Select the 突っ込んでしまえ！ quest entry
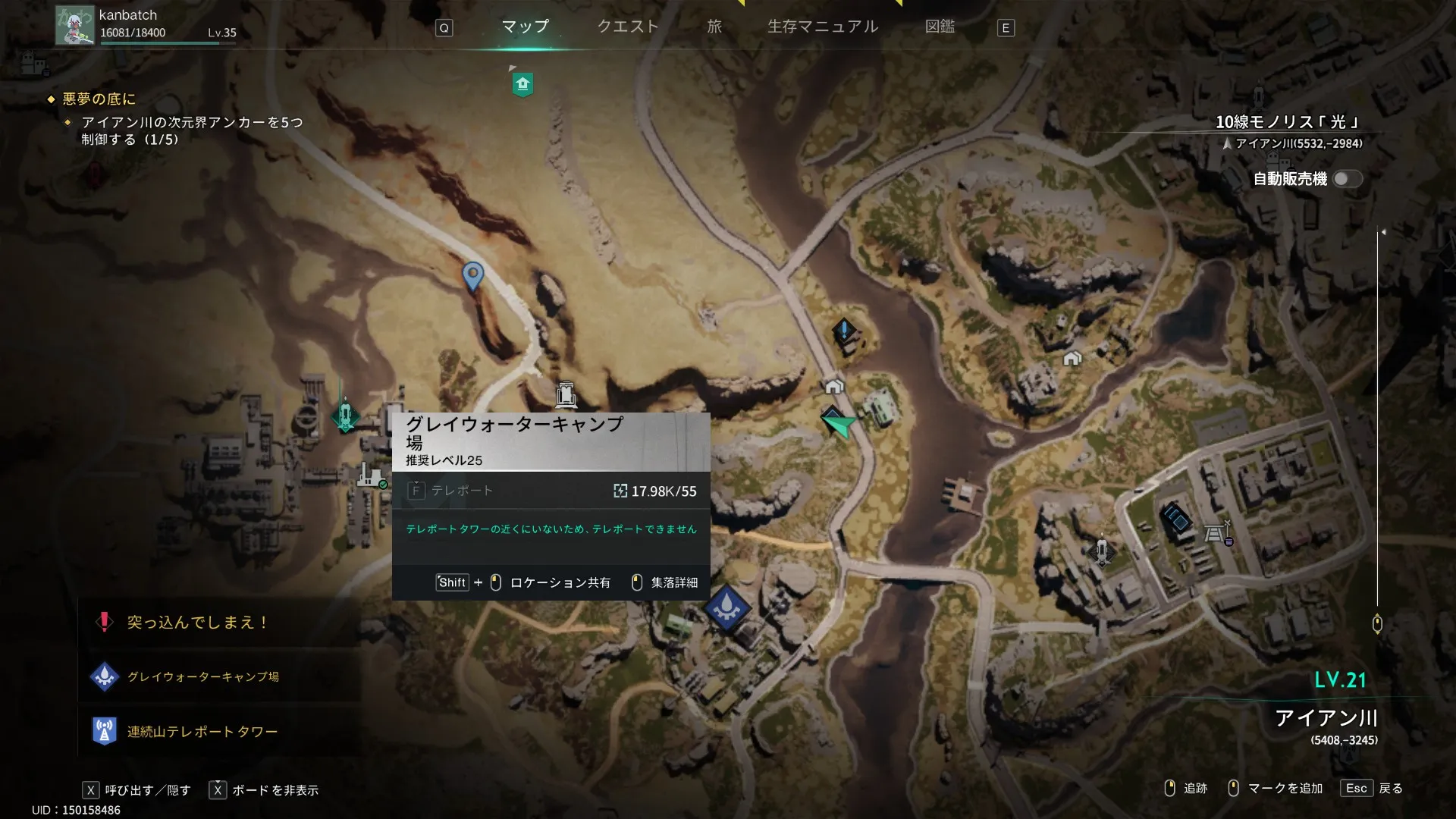 [x=197, y=623]
